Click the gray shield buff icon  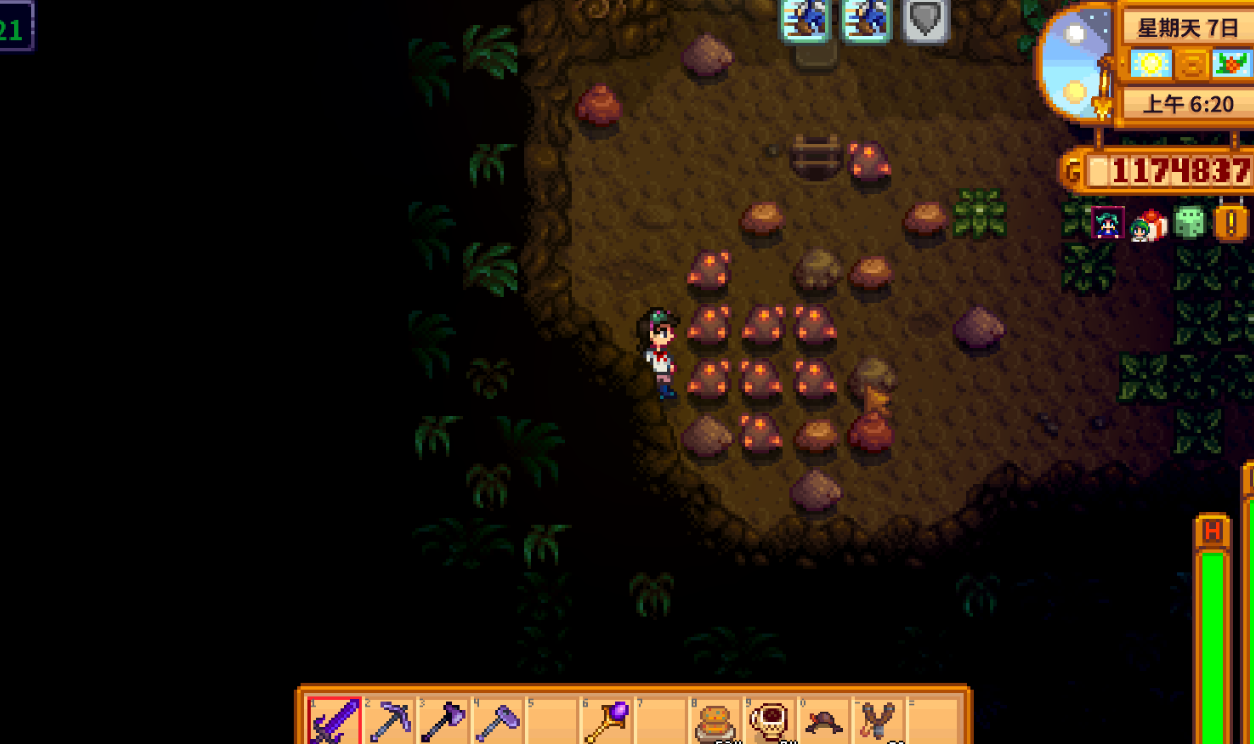click(x=925, y=20)
